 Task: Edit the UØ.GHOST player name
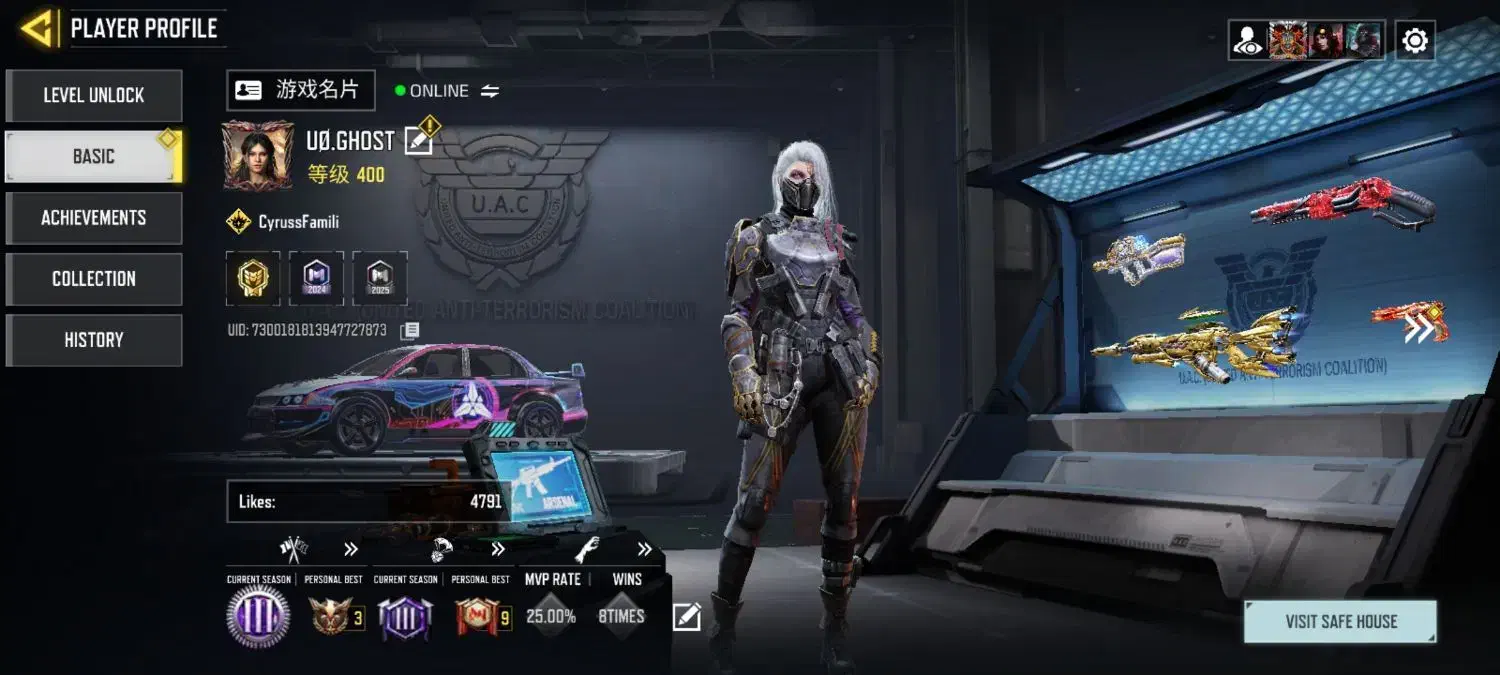pyautogui.click(x=419, y=141)
